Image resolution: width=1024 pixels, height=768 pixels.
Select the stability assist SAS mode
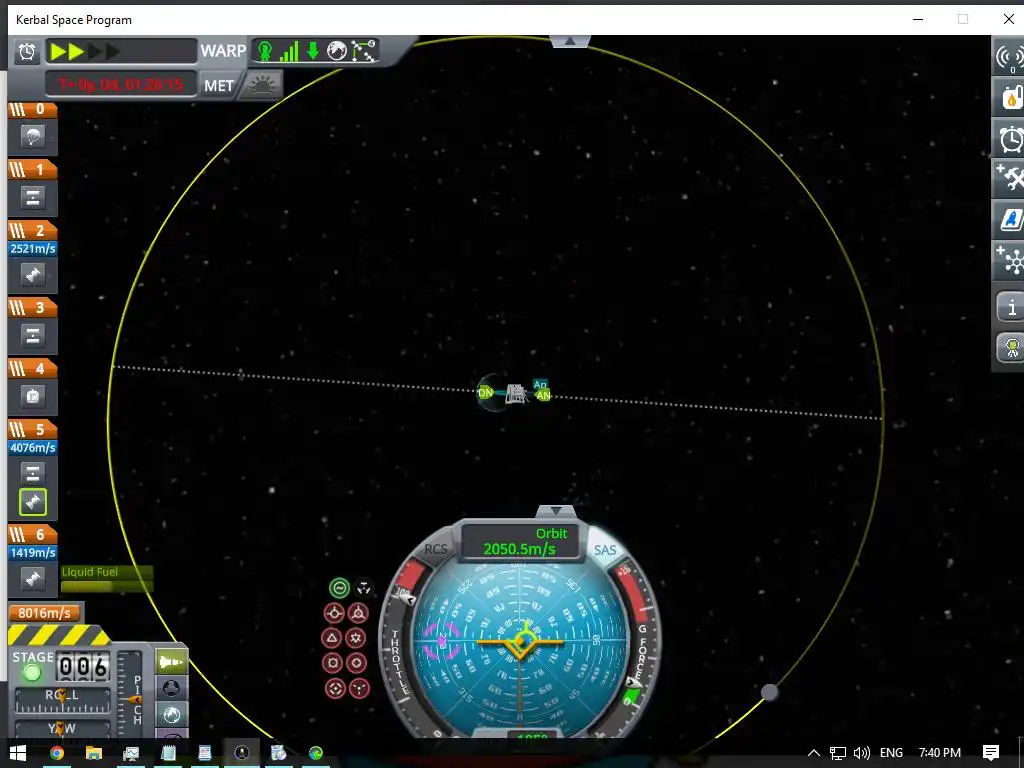[340, 588]
